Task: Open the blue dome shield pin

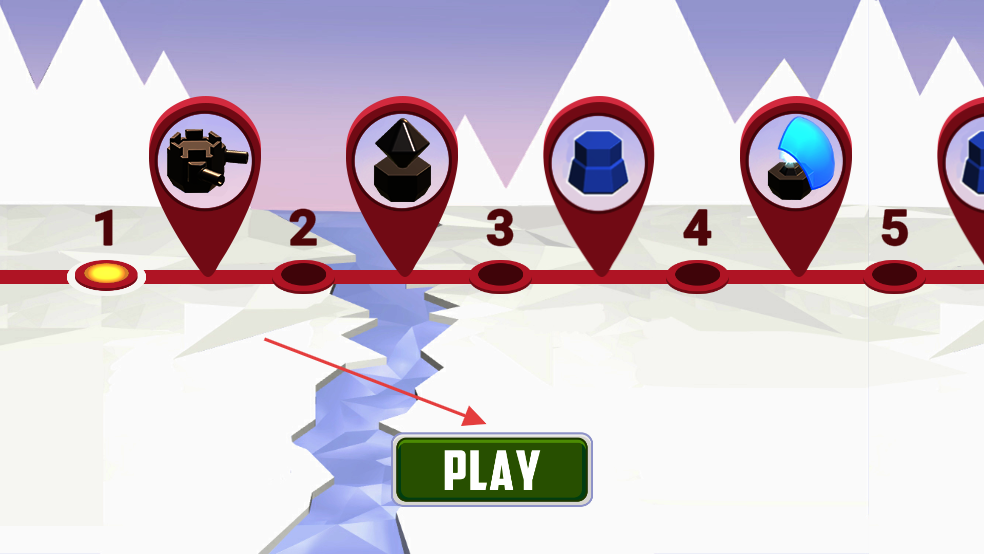Action: point(796,162)
